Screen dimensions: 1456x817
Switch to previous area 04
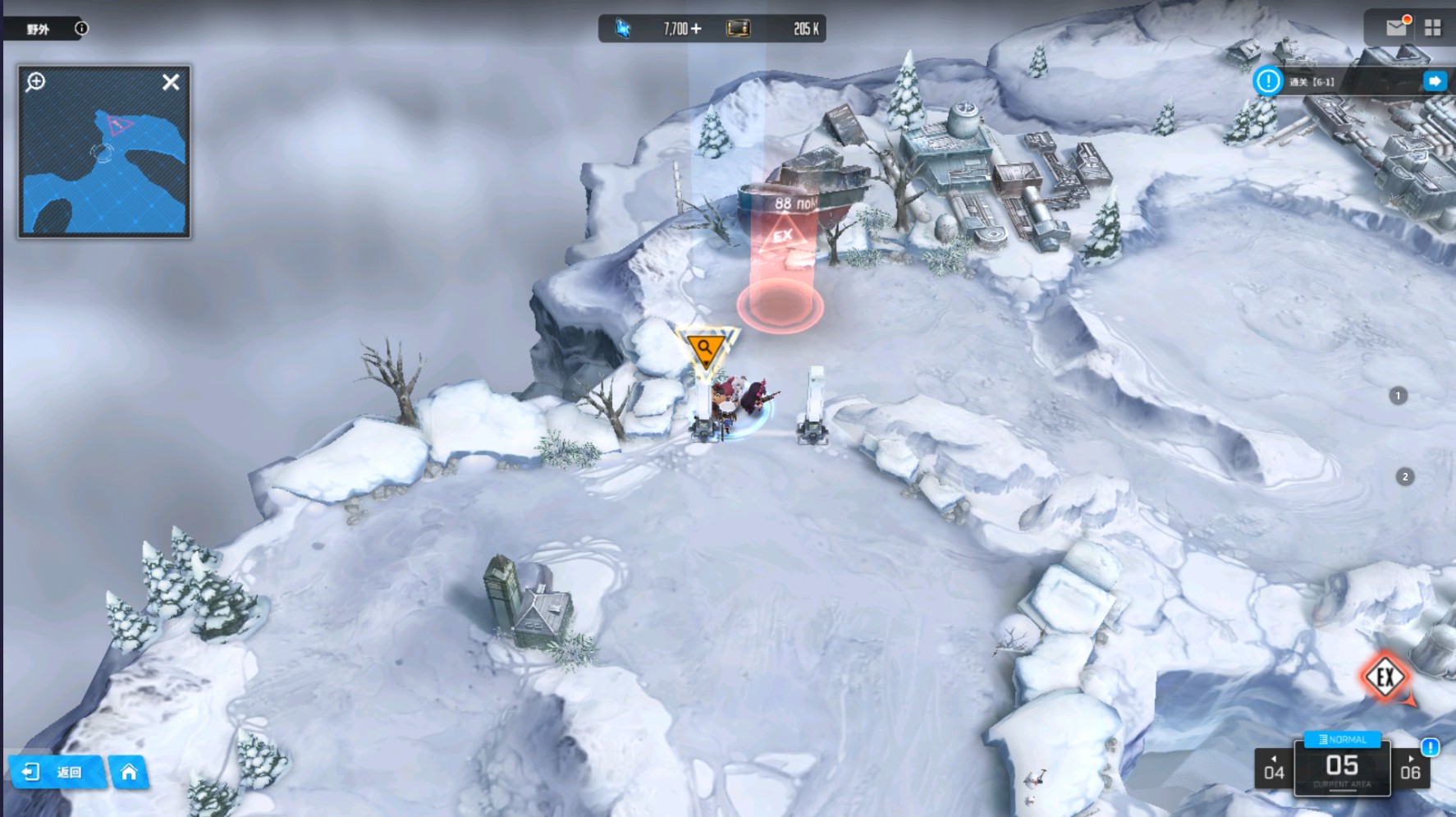pos(1274,769)
